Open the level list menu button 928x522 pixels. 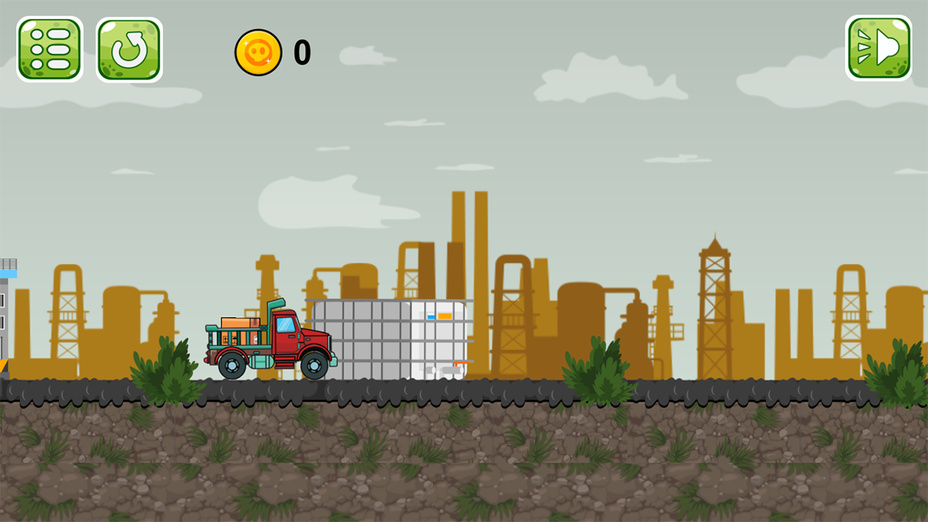49,49
